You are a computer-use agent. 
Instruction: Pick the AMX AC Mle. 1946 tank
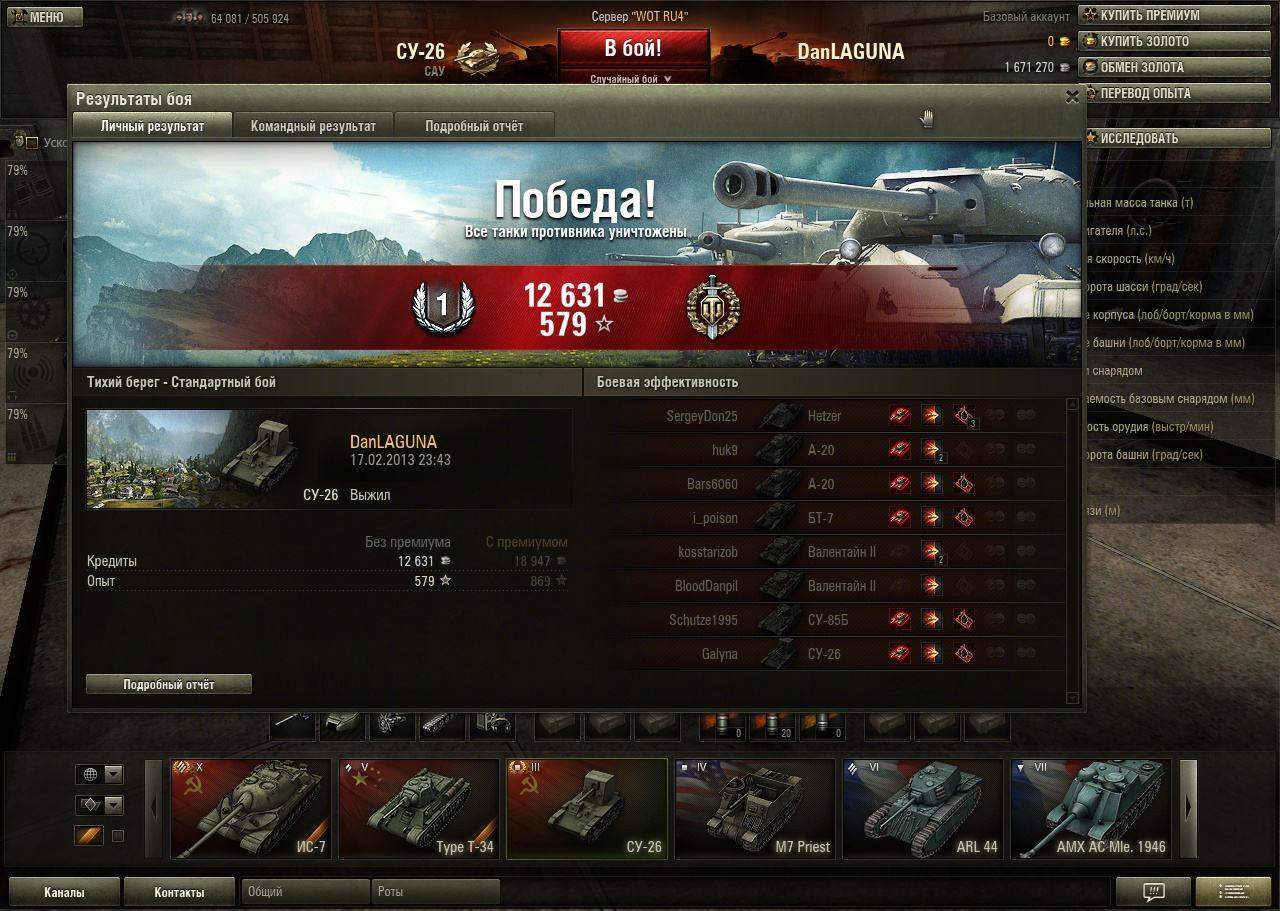coord(1090,808)
